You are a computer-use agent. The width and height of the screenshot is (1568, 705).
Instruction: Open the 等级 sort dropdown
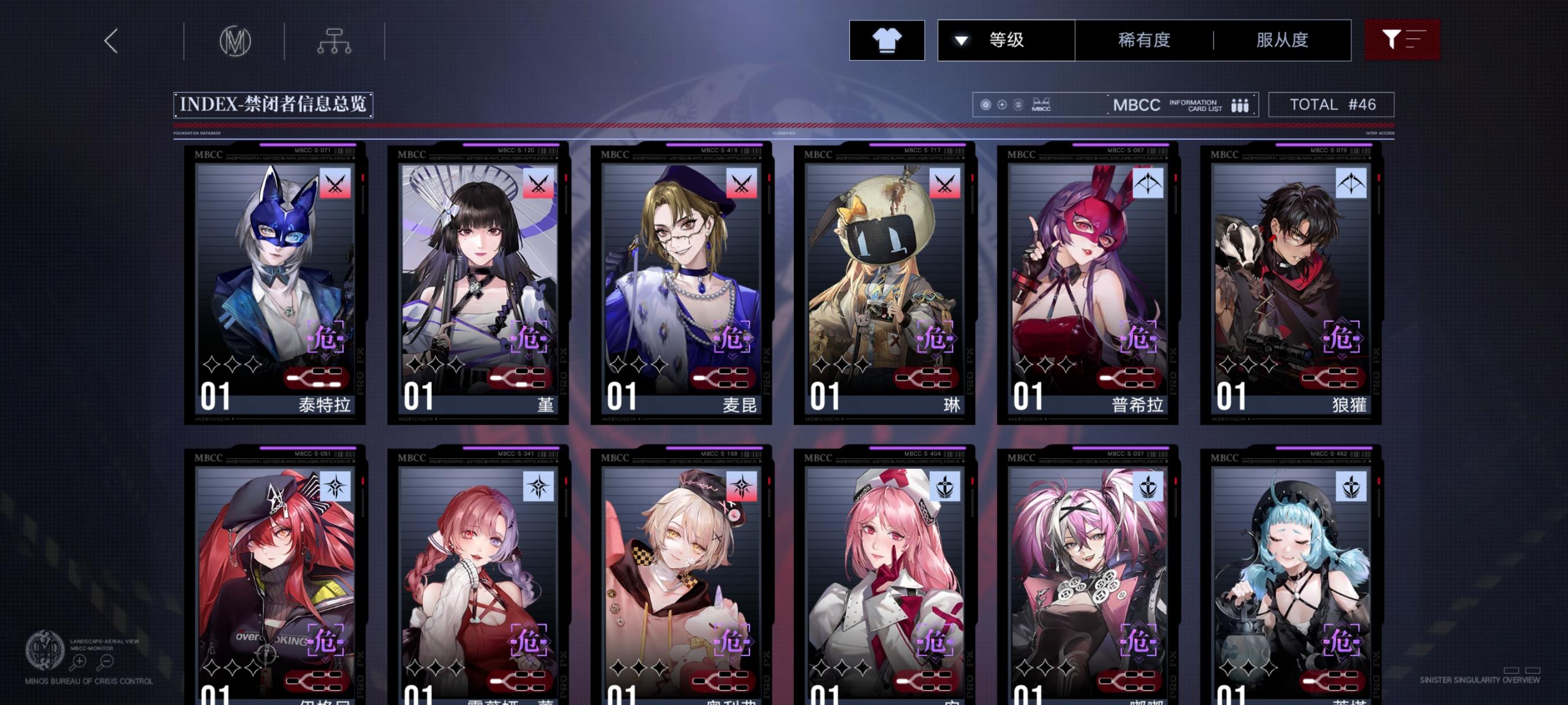coord(1008,40)
